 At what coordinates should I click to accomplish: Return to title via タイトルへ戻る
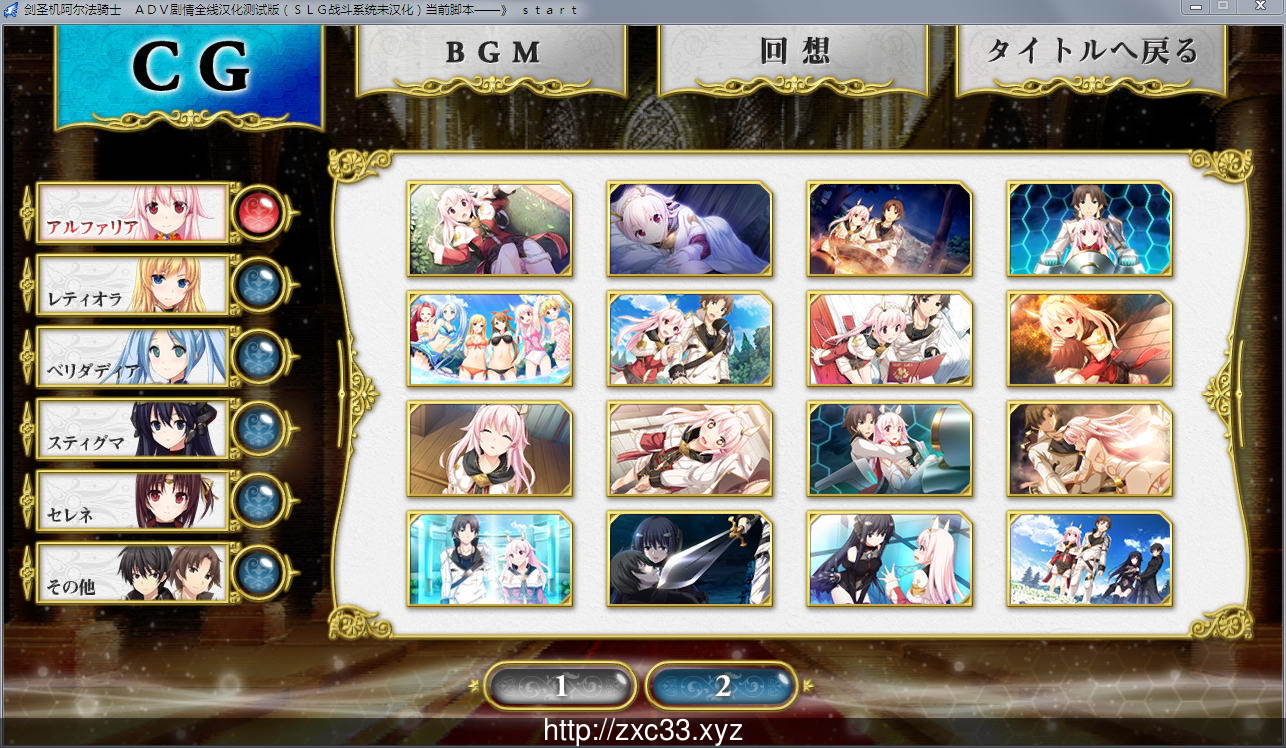coord(1091,53)
